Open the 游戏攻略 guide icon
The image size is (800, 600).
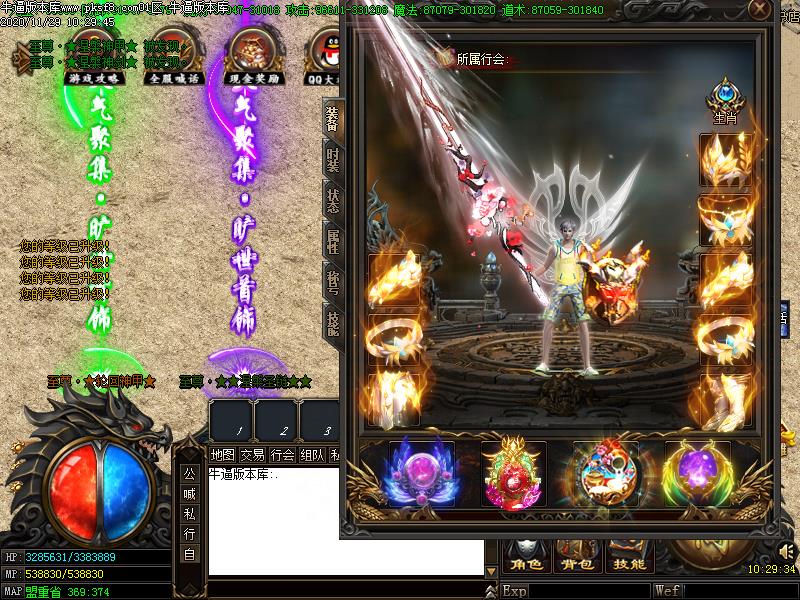pos(87,55)
